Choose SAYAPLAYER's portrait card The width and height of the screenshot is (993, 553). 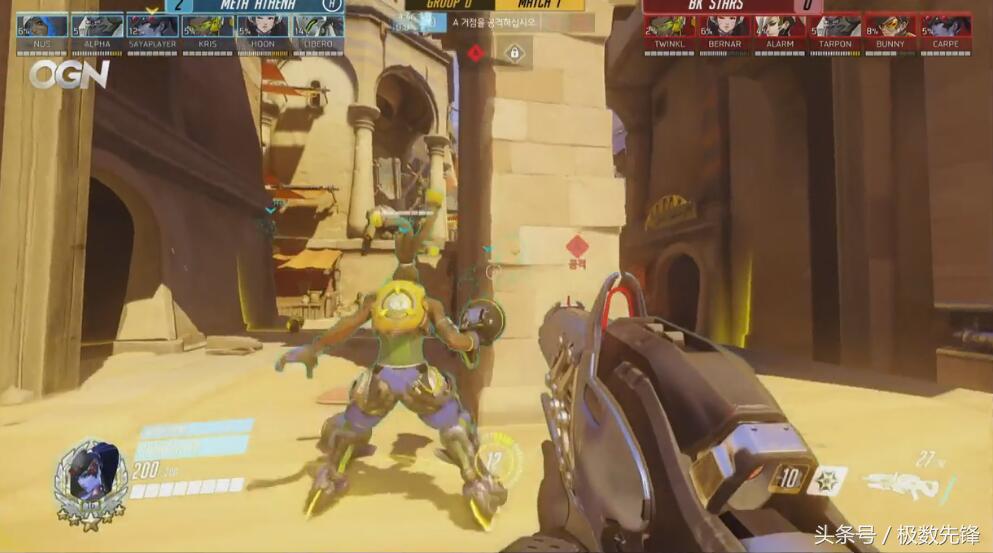pos(152,29)
